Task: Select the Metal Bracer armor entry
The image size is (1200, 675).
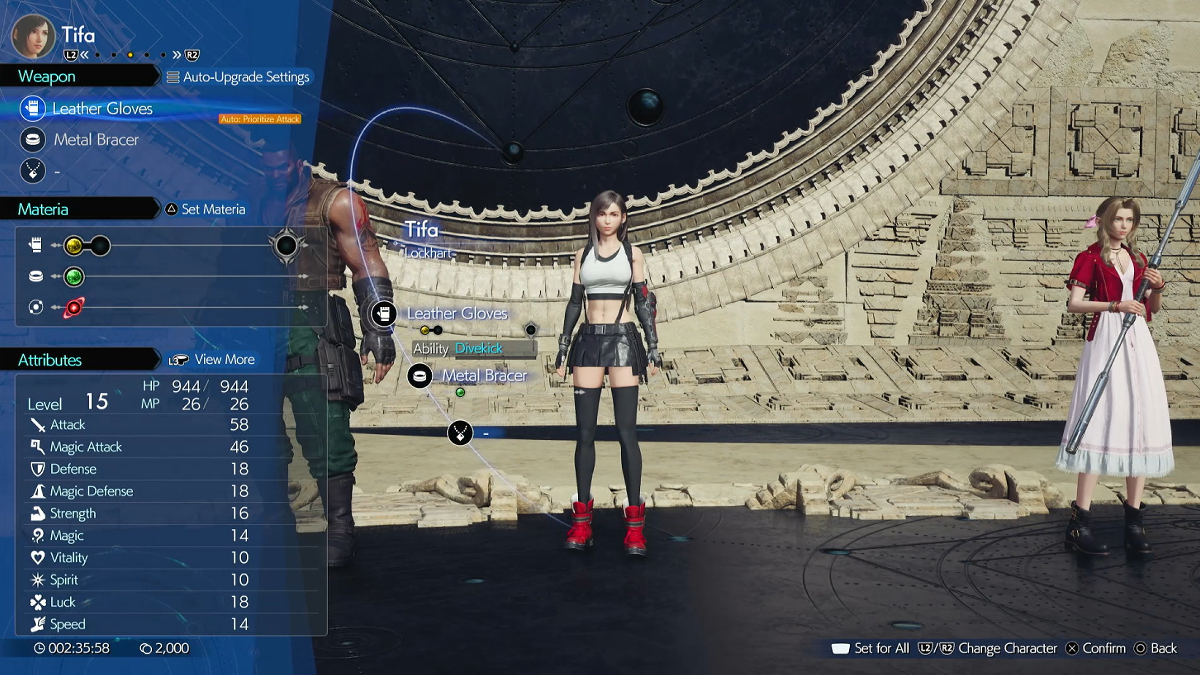Action: 96,140
